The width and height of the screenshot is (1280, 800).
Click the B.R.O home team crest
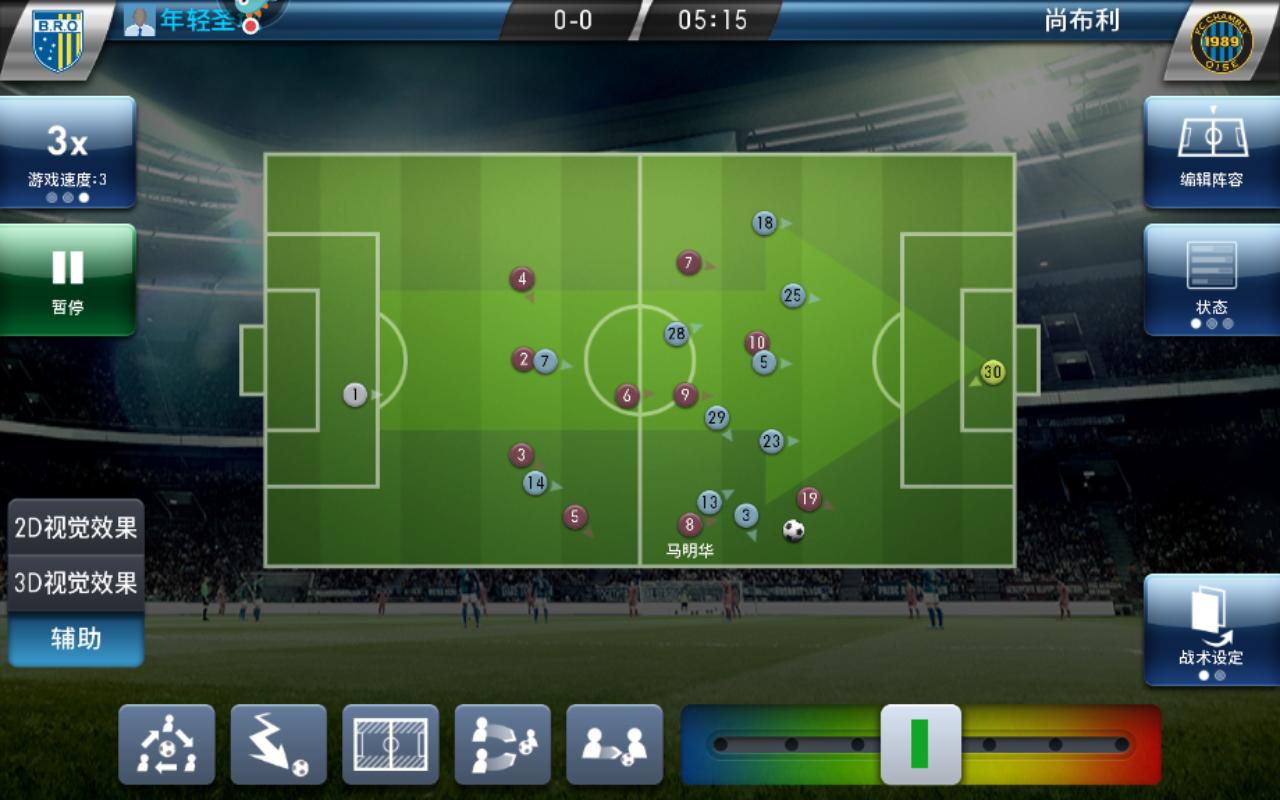pyautogui.click(x=57, y=40)
